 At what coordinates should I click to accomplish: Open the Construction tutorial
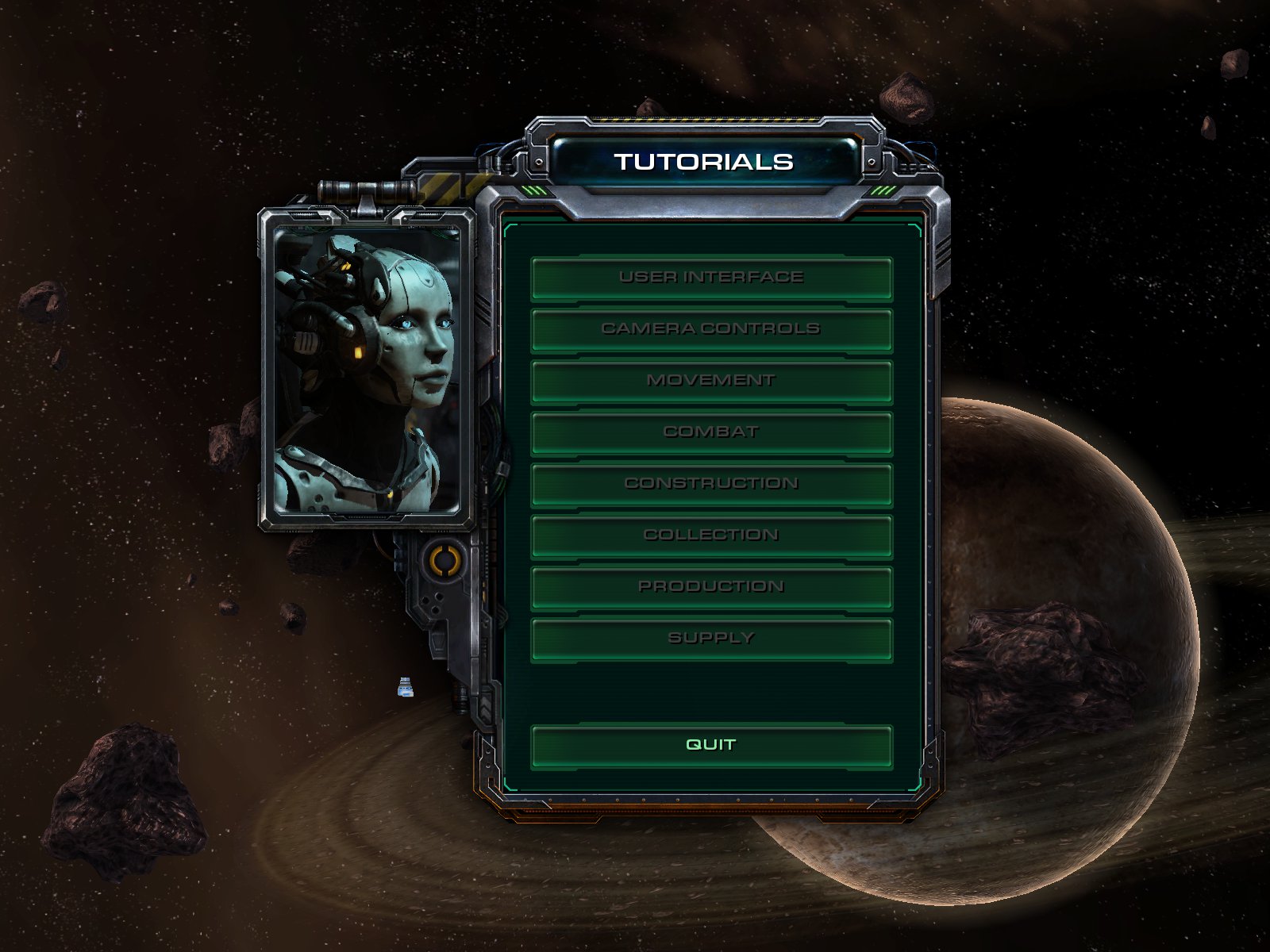[x=711, y=484]
